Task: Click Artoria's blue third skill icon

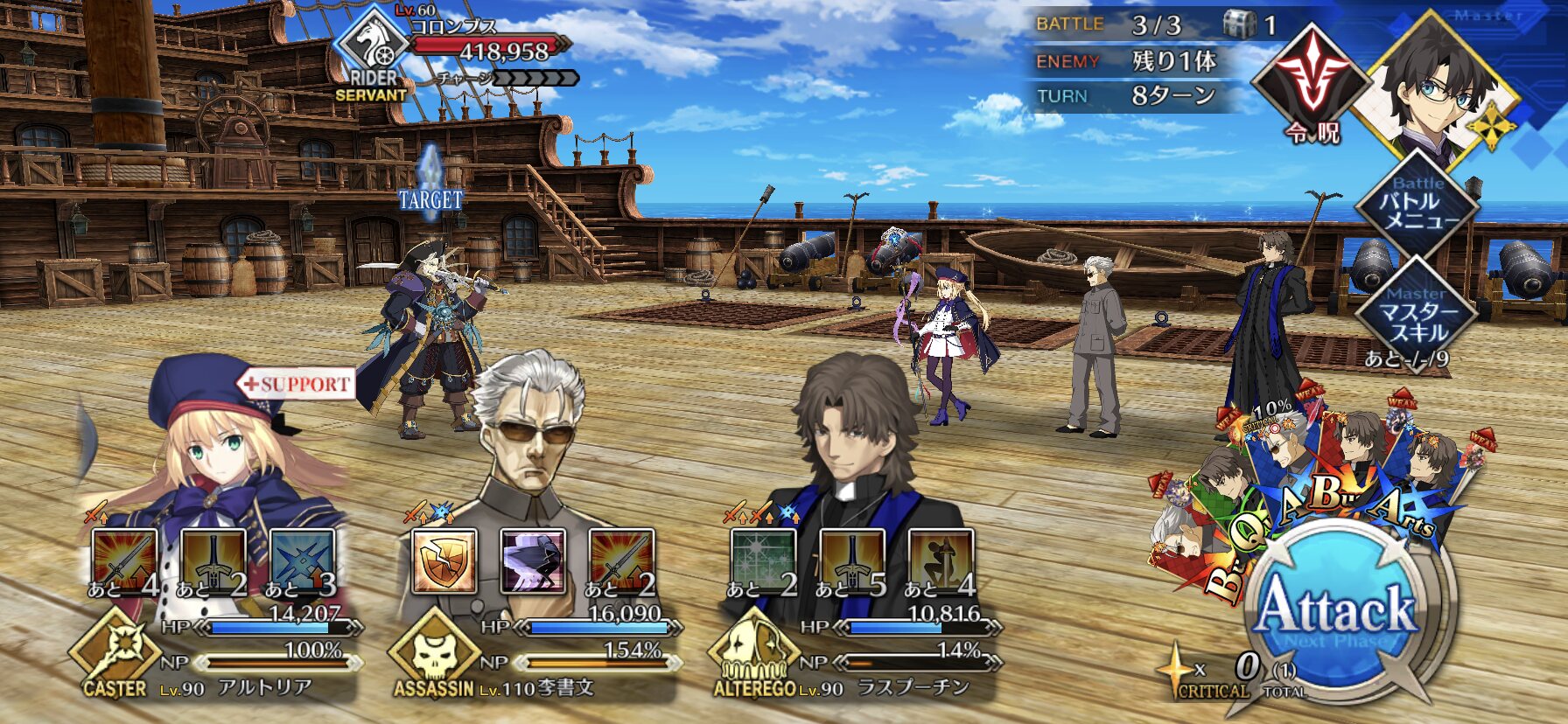Action: coord(301,561)
